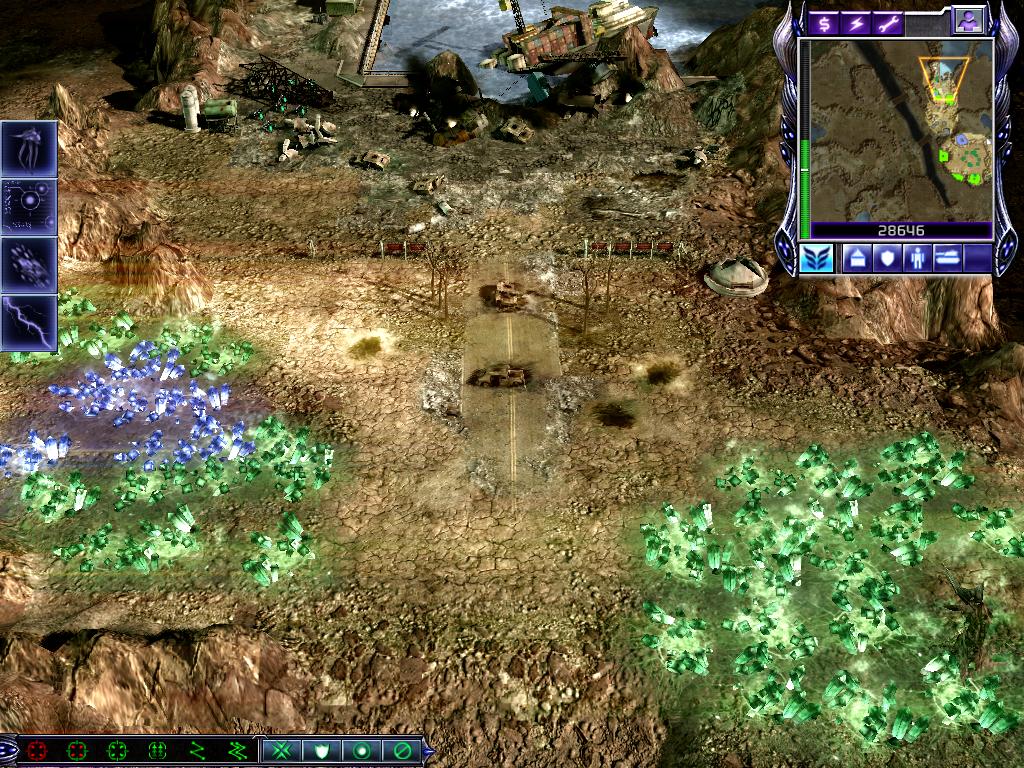Open the tank vehicle production tab
1024x768 pixels.
tap(949, 258)
